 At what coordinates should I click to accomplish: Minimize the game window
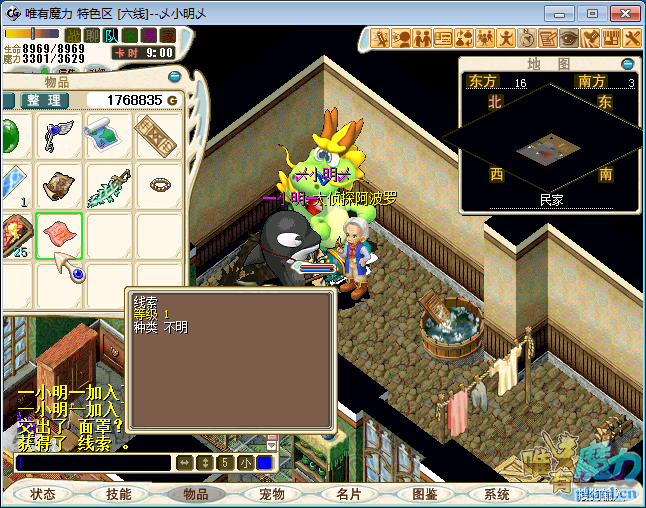[564, 13]
